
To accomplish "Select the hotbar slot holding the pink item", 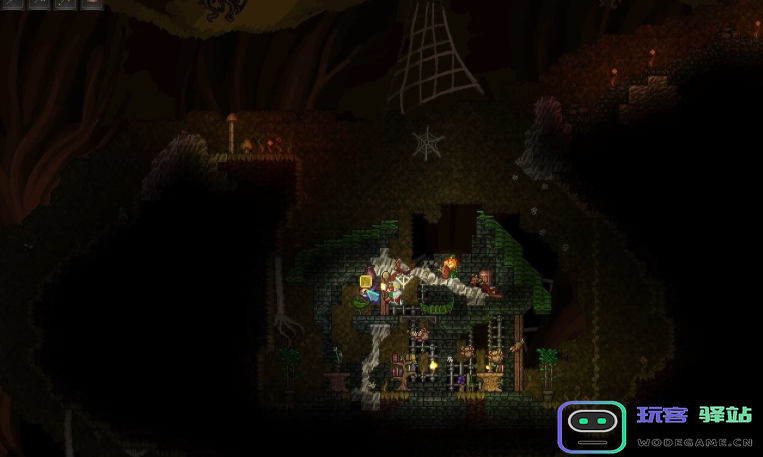I will click(x=91, y=3).
